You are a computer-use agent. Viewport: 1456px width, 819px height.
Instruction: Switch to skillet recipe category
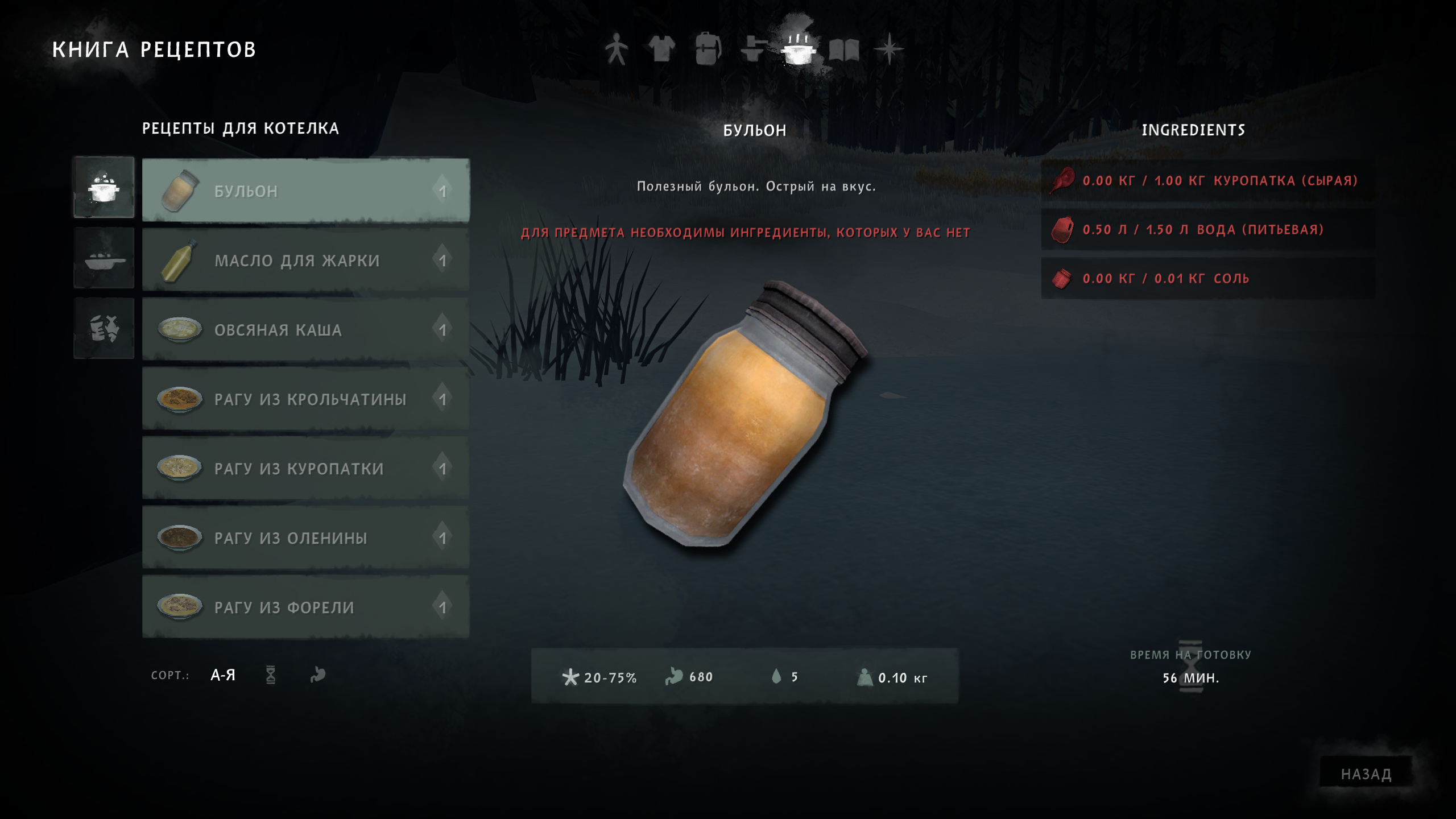coord(104,258)
